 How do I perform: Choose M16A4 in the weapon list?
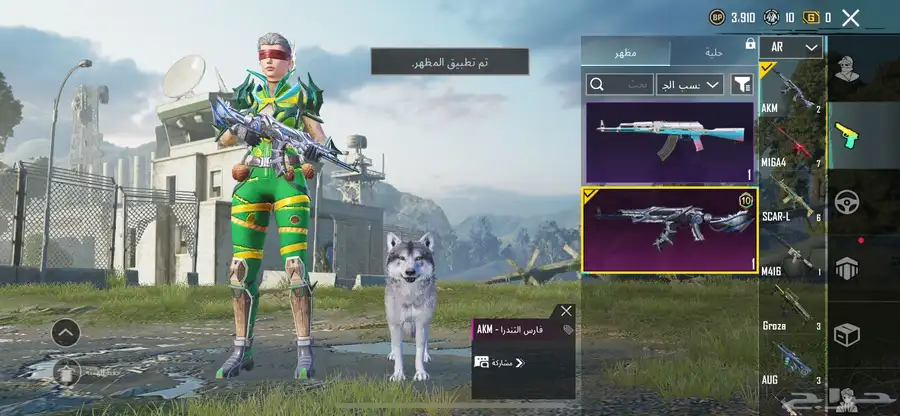point(791,146)
